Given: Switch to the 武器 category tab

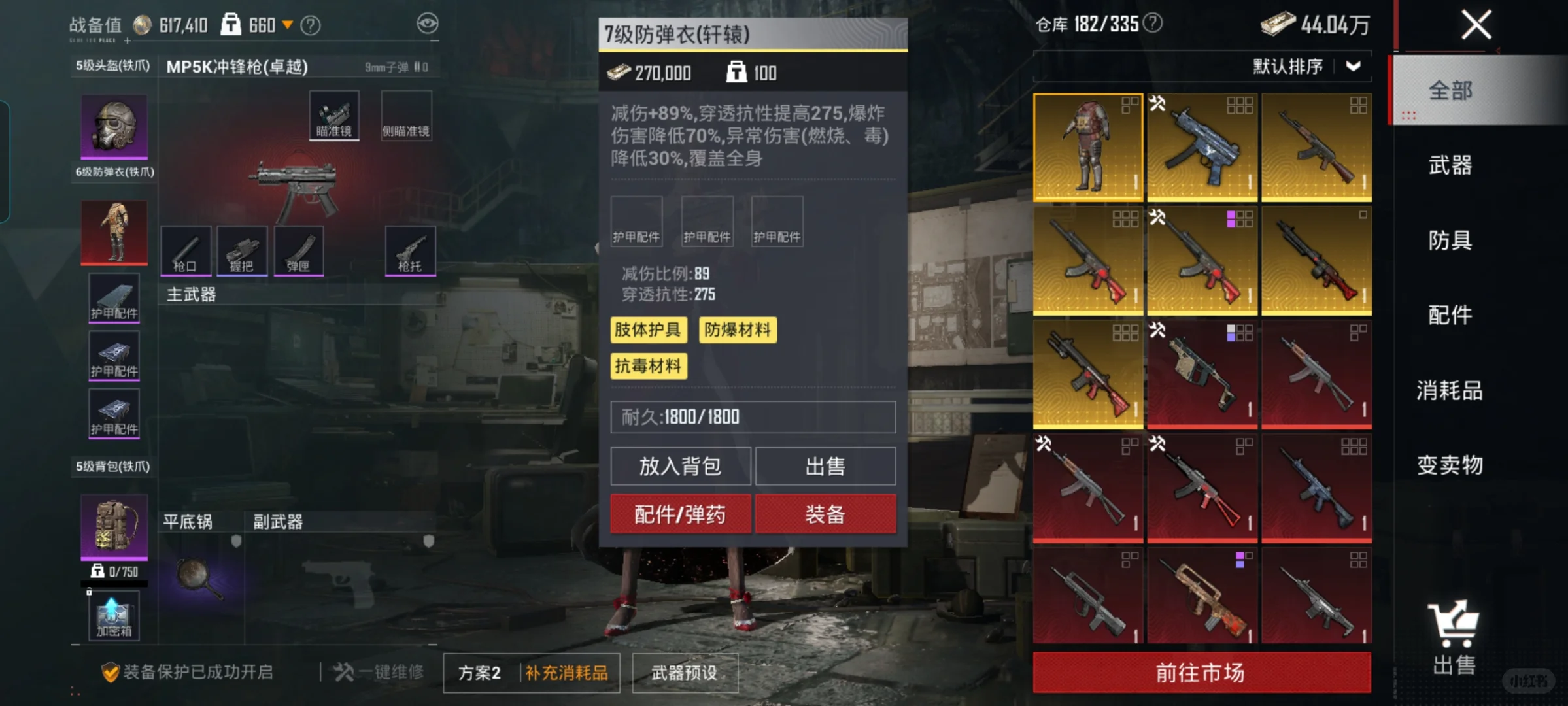Looking at the screenshot, I should tap(1450, 167).
